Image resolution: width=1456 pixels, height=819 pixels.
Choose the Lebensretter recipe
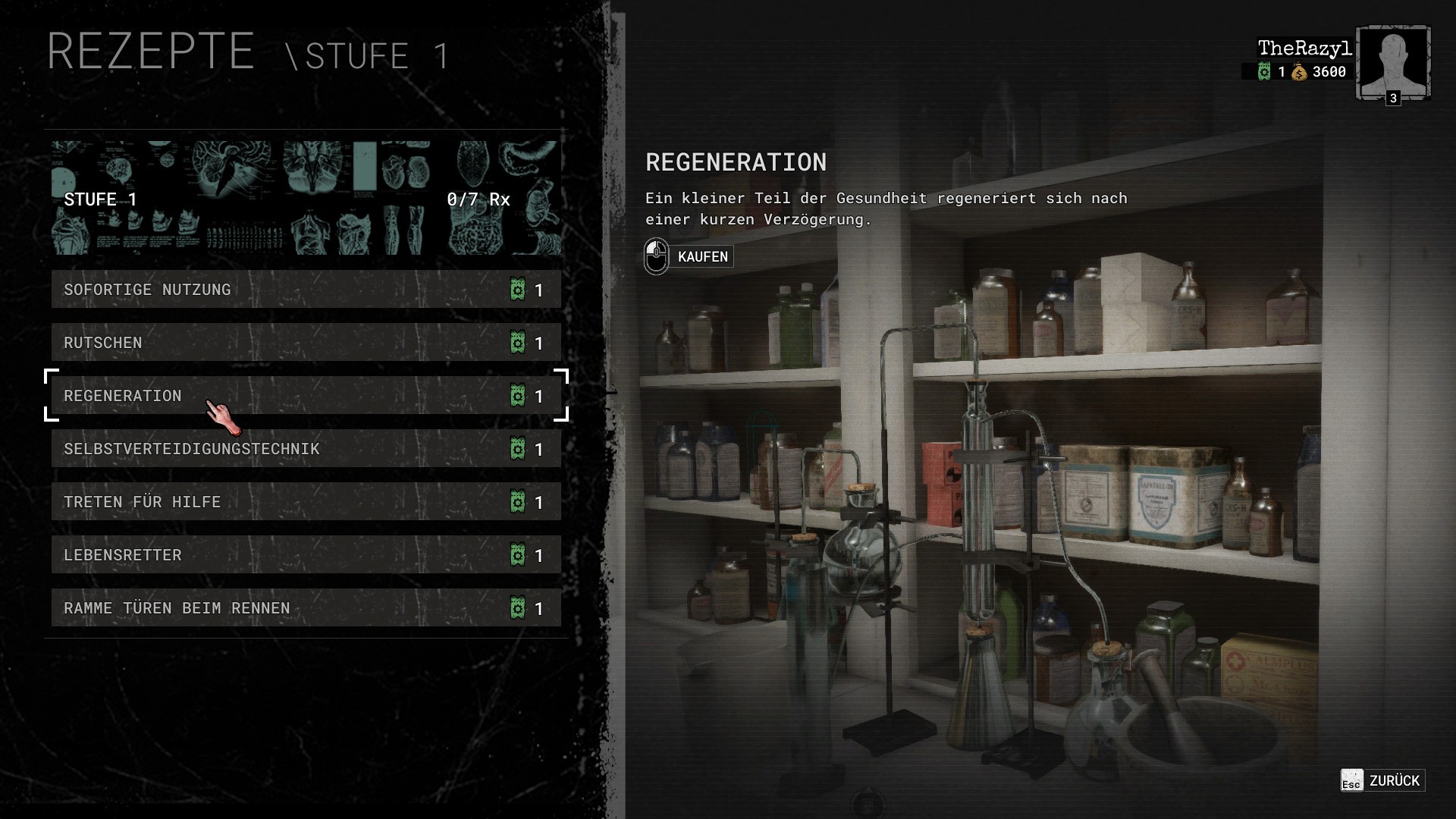click(x=306, y=555)
